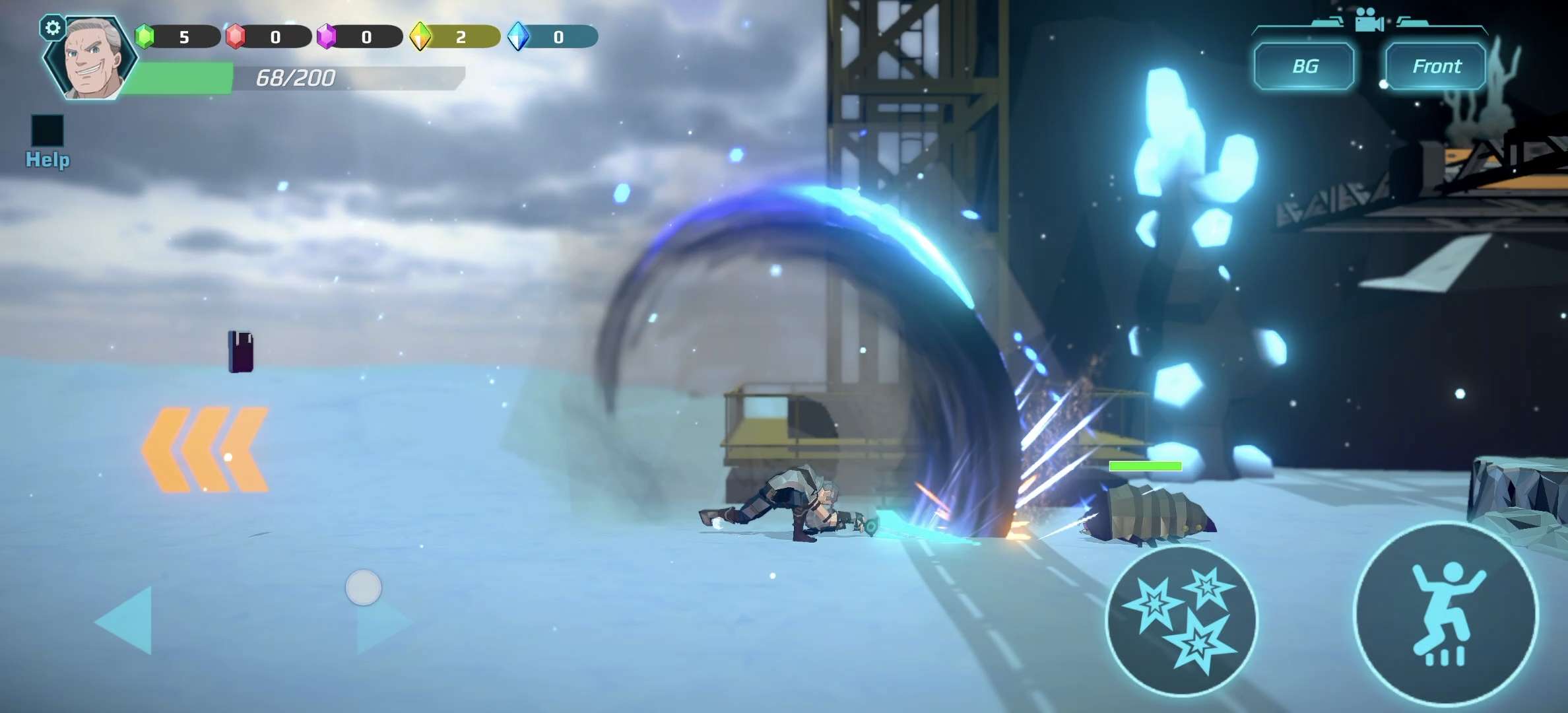Click the video camera icon
Image resolution: width=1568 pixels, height=713 pixels.
coord(1369,20)
